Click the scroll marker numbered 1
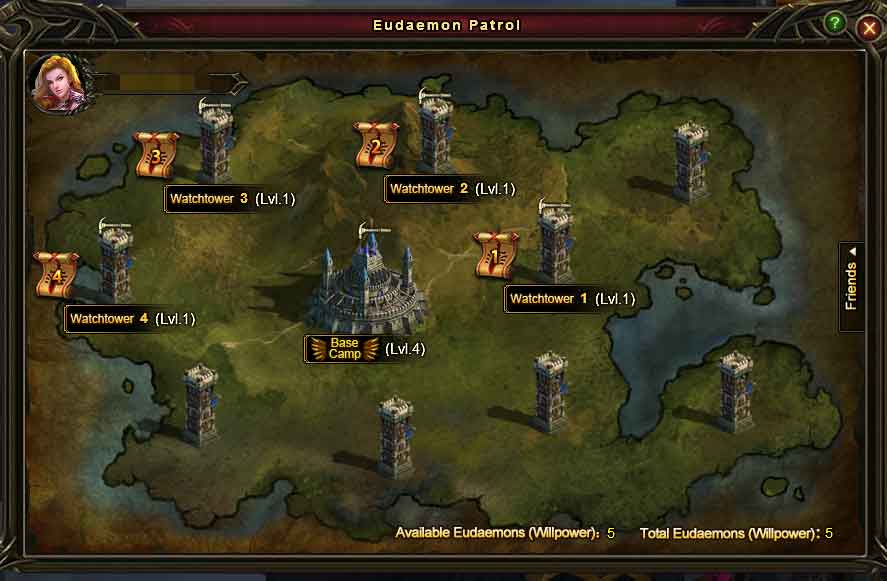Viewport: 887px width, 581px height. pyautogui.click(x=494, y=256)
